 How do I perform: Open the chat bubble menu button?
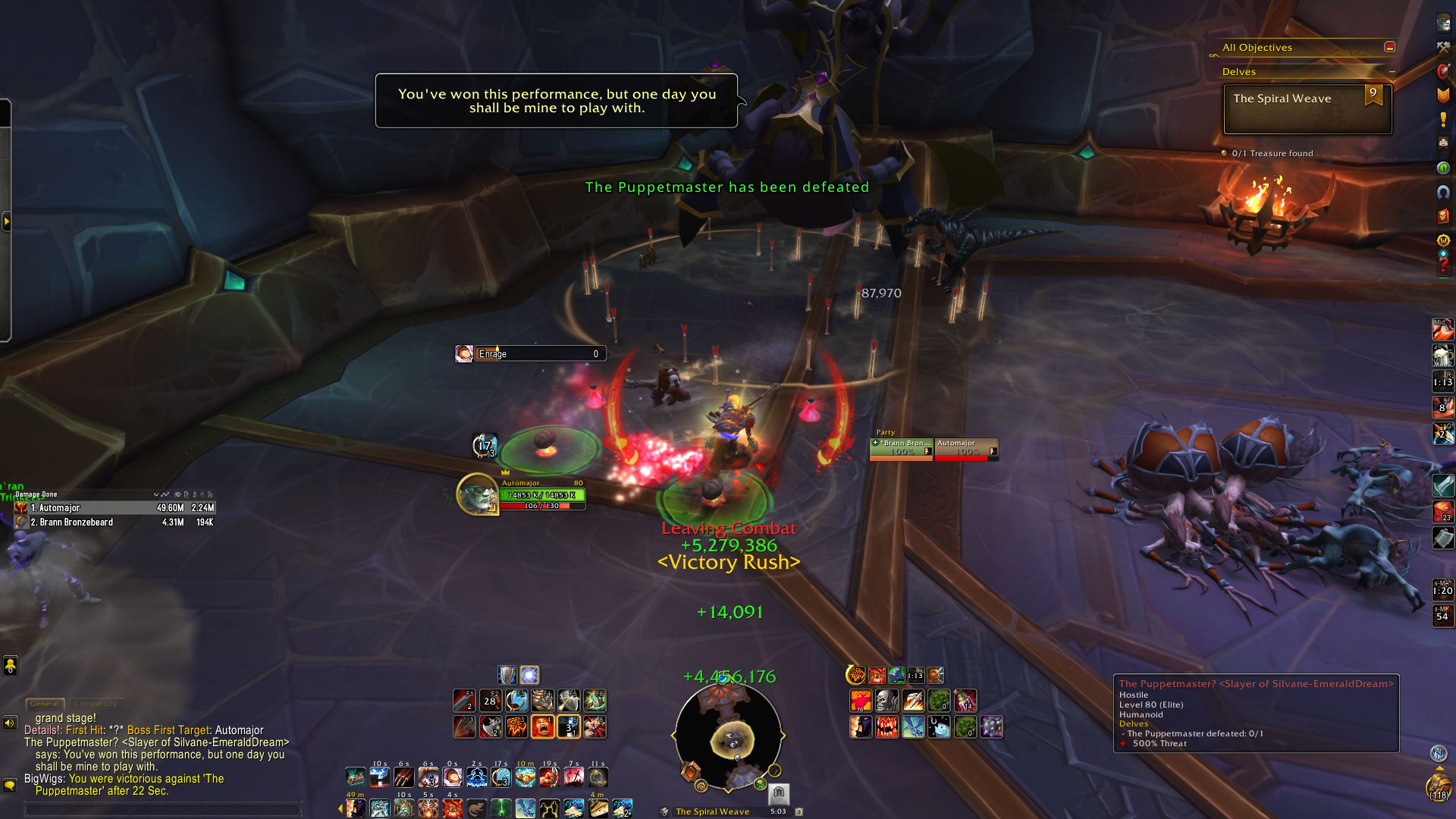click(x=10, y=785)
